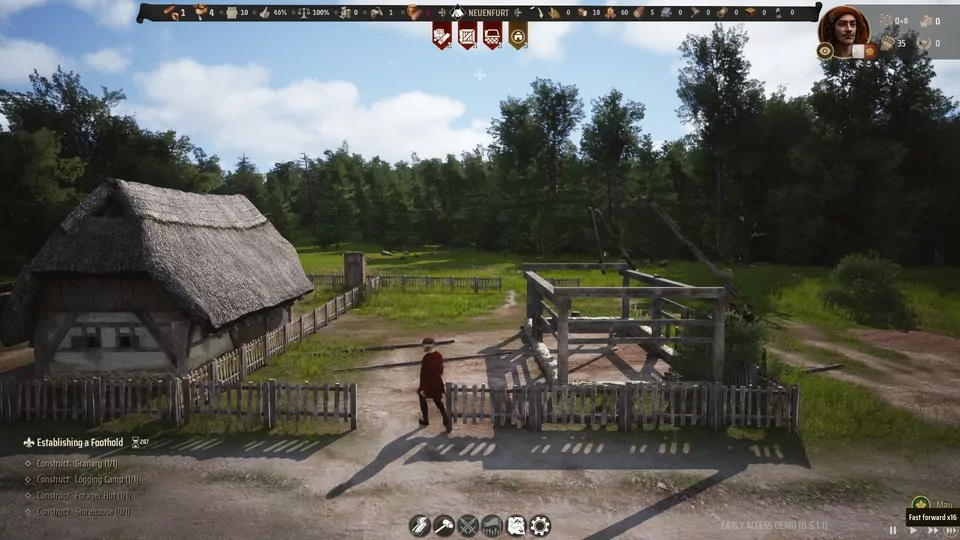Activate the triple-arrow x16 fast forward
This screenshot has height=540, width=960.
(x=950, y=531)
